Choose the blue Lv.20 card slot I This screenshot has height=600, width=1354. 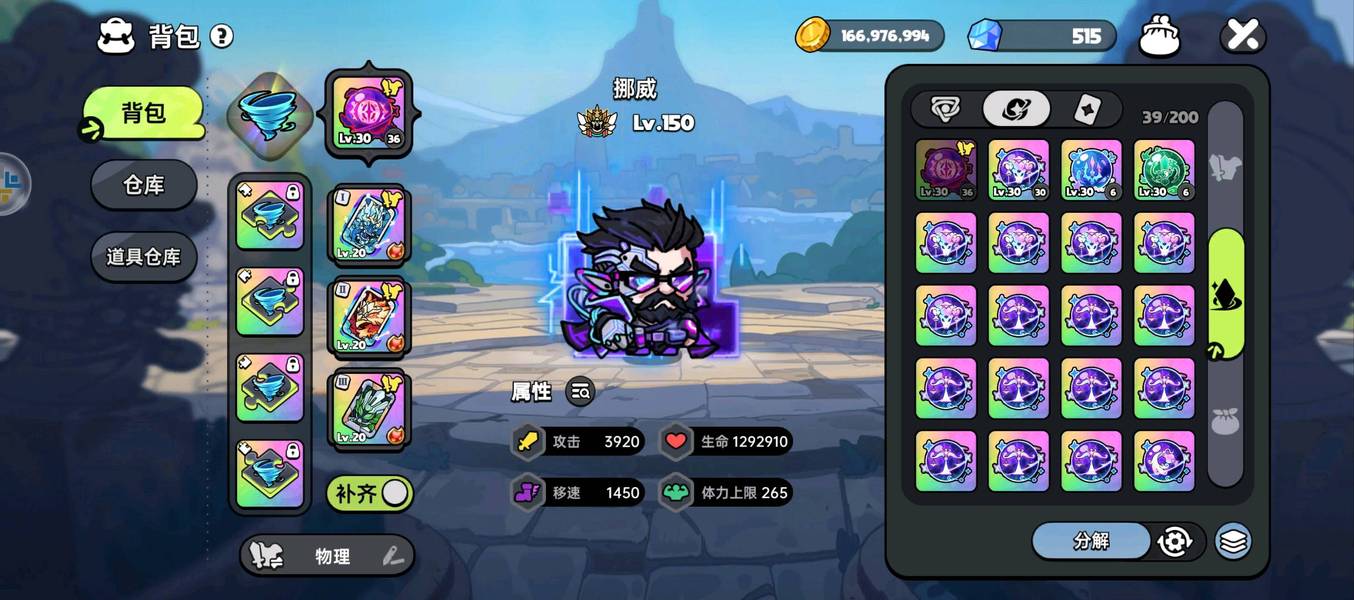(x=368, y=226)
